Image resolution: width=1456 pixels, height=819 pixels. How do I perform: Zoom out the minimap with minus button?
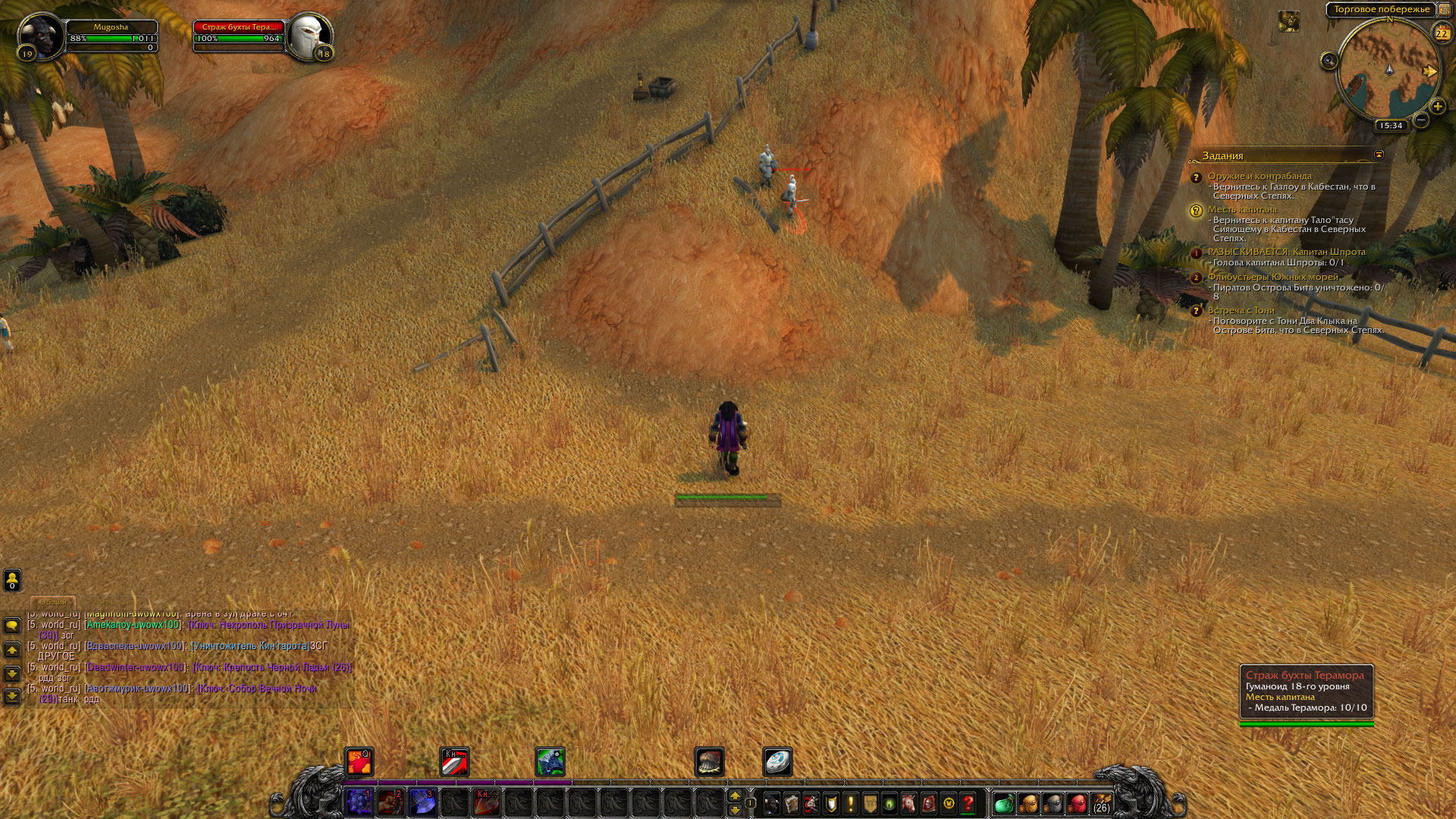[1421, 120]
